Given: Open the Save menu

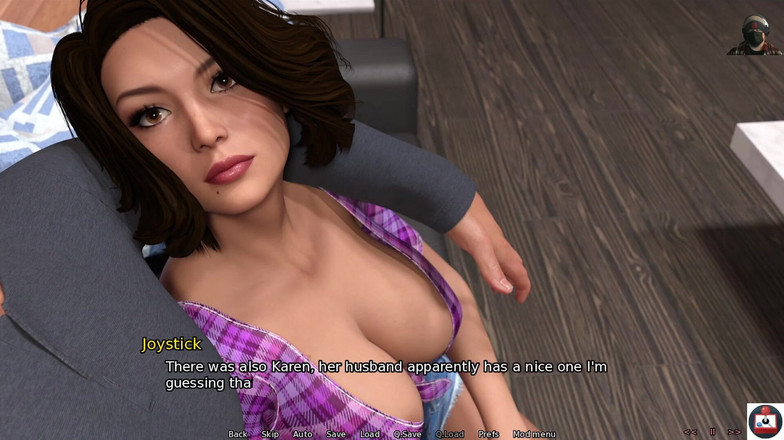Looking at the screenshot, I should (336, 434).
